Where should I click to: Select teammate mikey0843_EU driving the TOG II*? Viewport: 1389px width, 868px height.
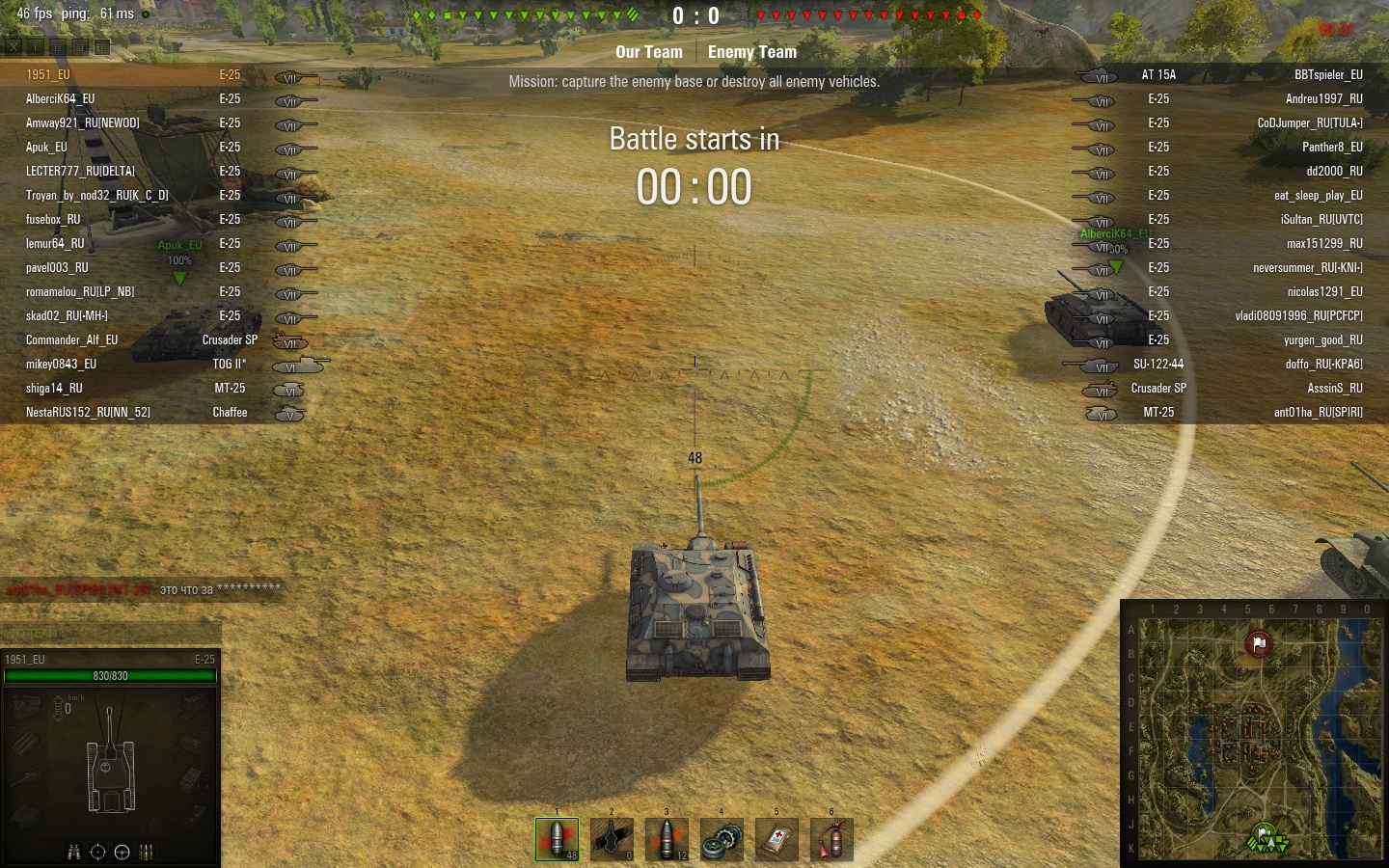click(61, 364)
